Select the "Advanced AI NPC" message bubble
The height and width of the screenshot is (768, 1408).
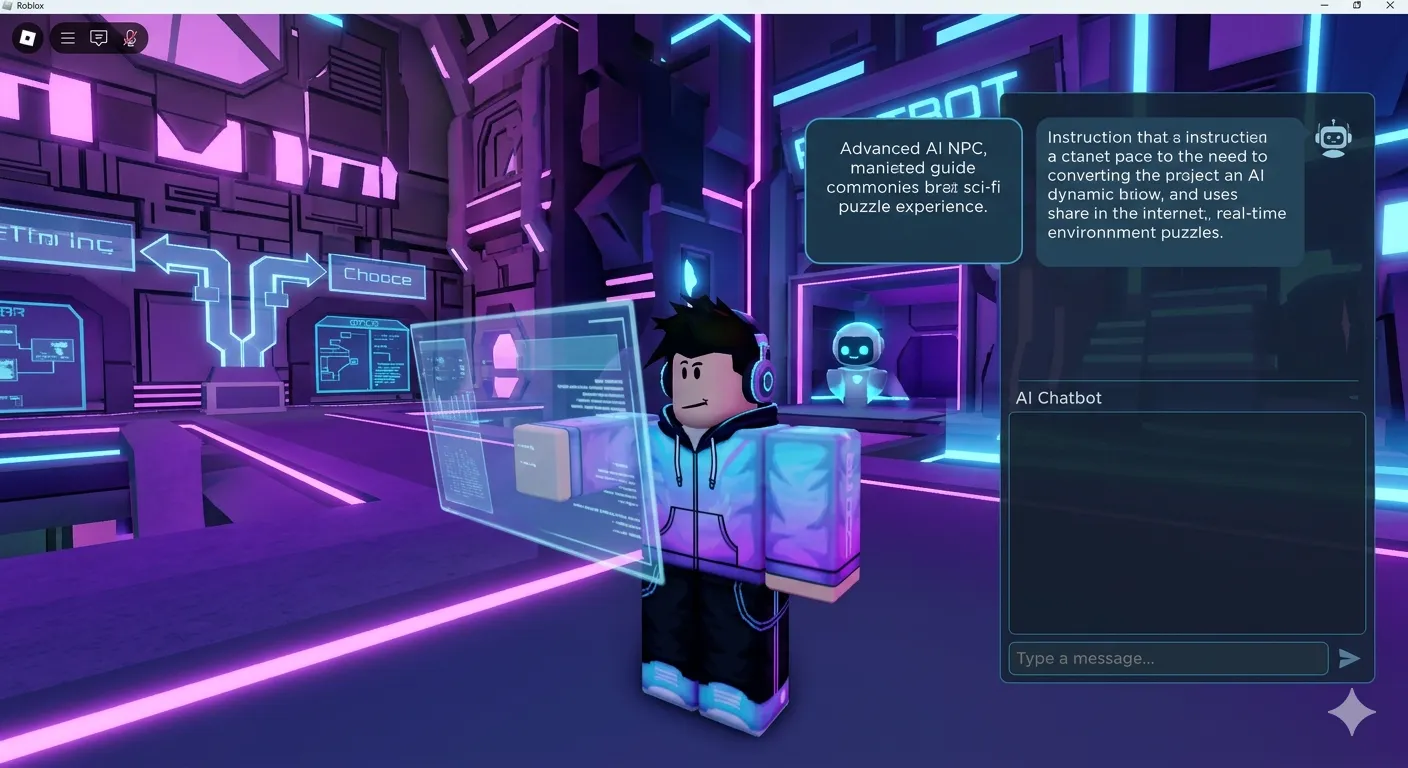(913, 190)
